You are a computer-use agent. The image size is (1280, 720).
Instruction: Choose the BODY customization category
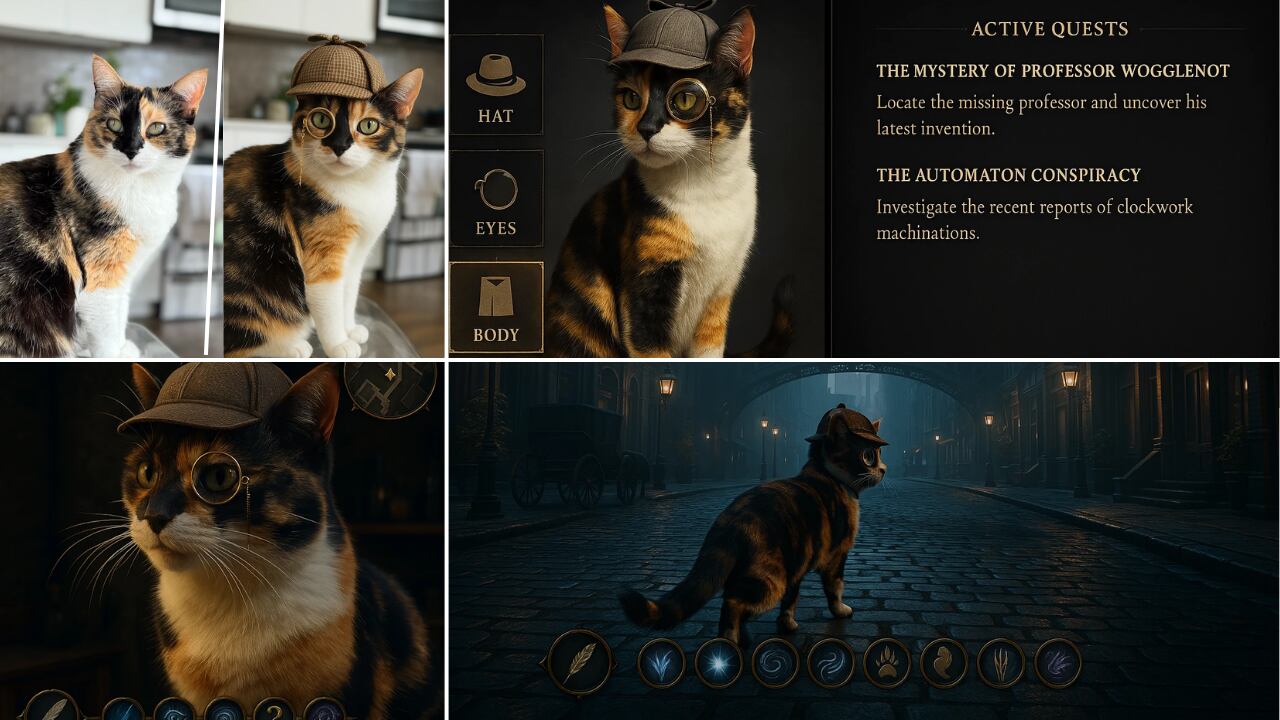[x=496, y=307]
